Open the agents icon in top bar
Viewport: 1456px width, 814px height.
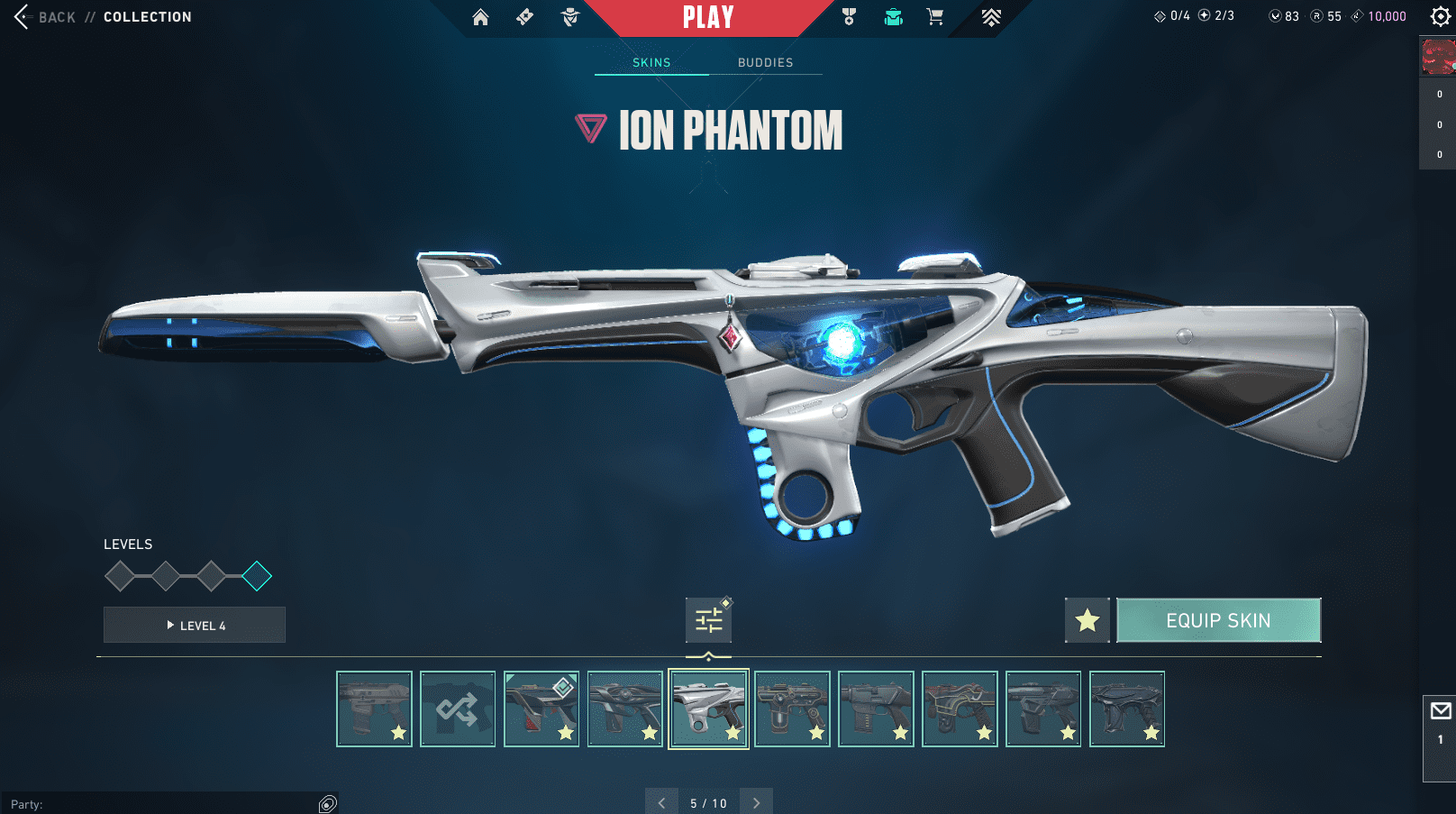coord(569,17)
